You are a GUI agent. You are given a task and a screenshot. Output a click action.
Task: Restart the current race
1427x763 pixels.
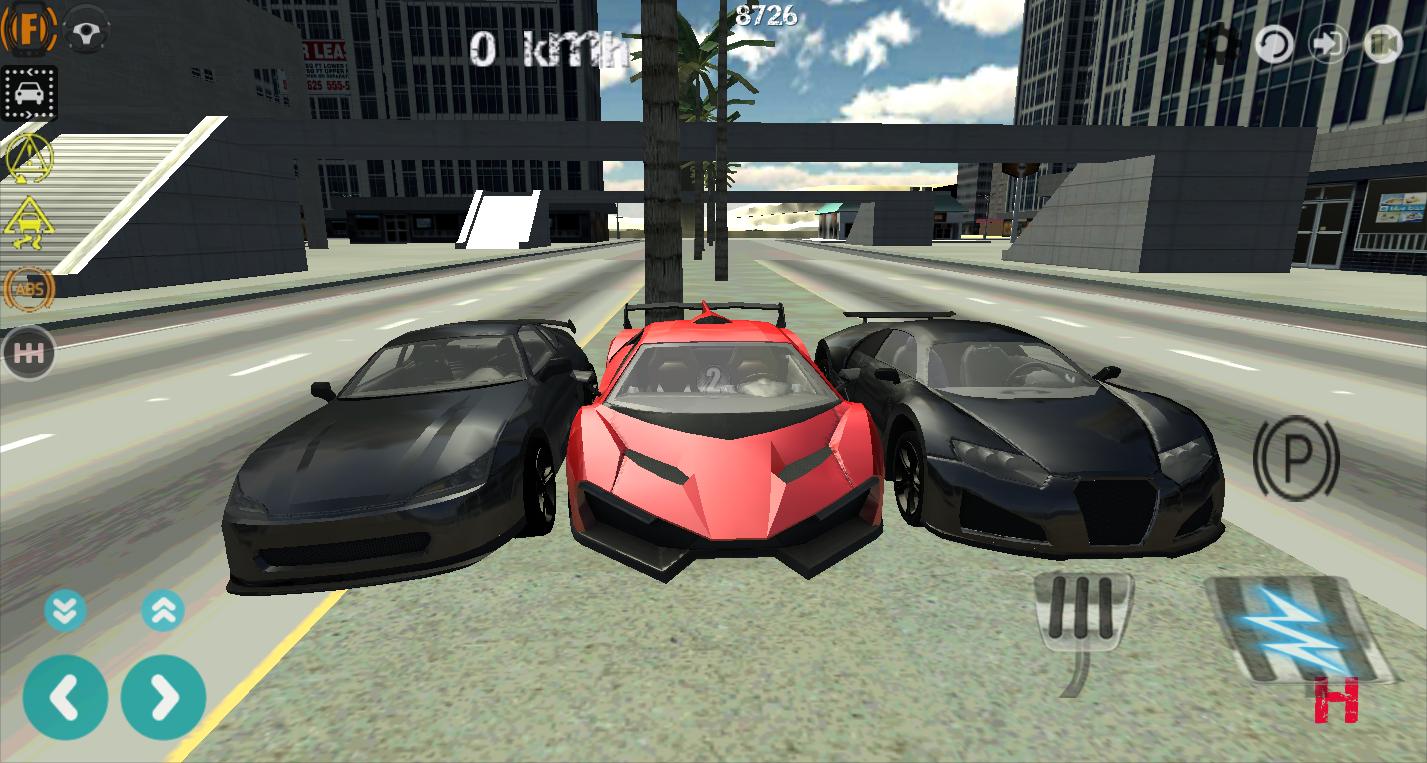tap(1273, 44)
